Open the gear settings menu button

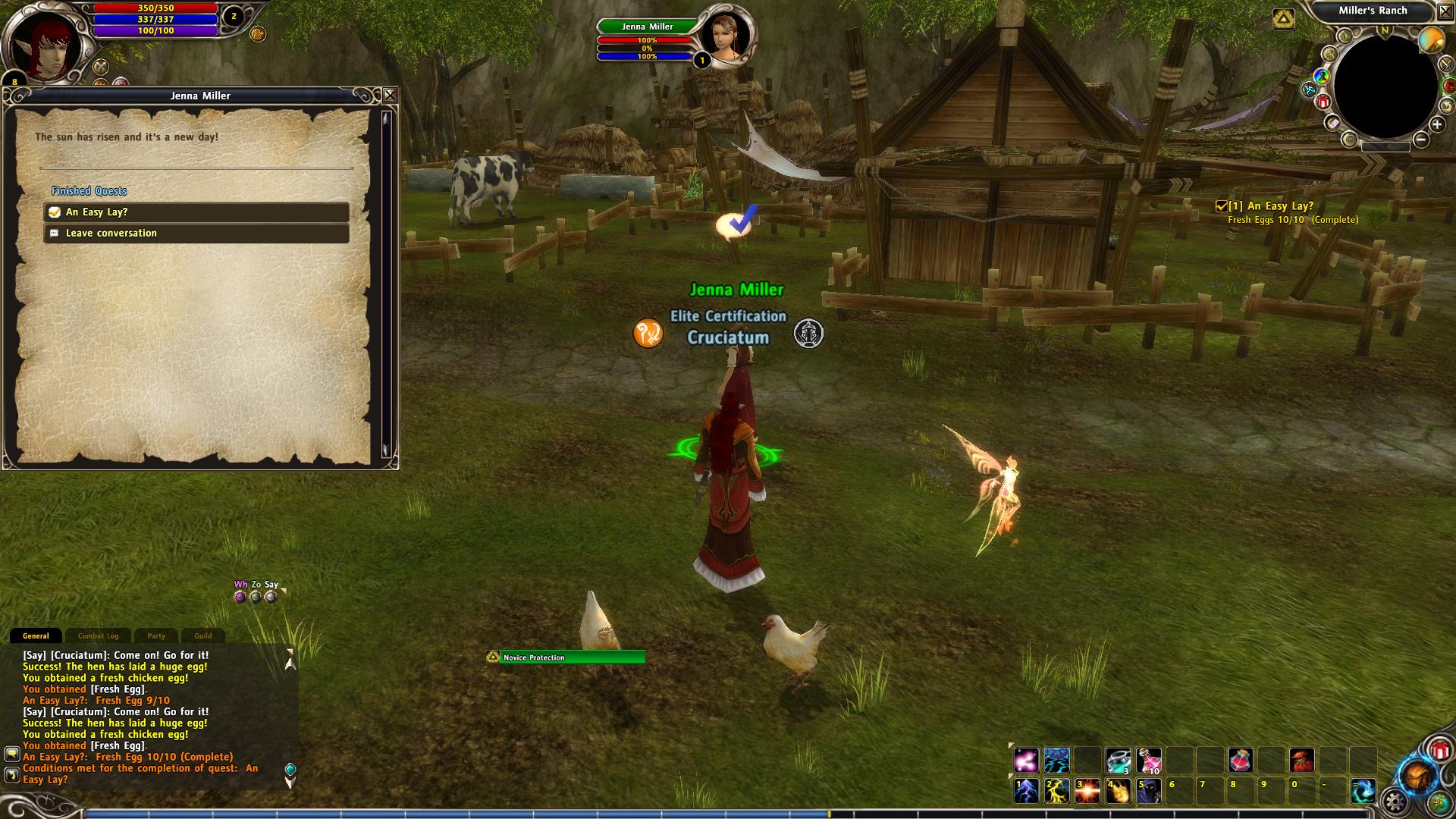point(1395,801)
